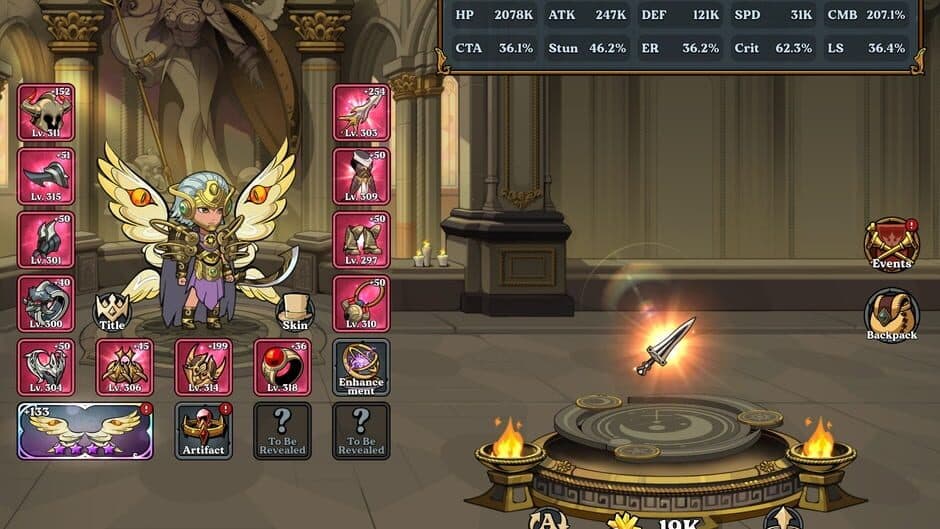Select the Lv. 304 equipment slot

[46, 367]
